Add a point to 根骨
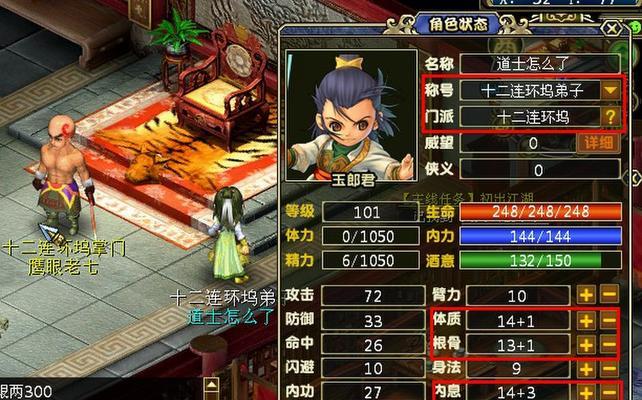642x400 pixels. [585, 345]
